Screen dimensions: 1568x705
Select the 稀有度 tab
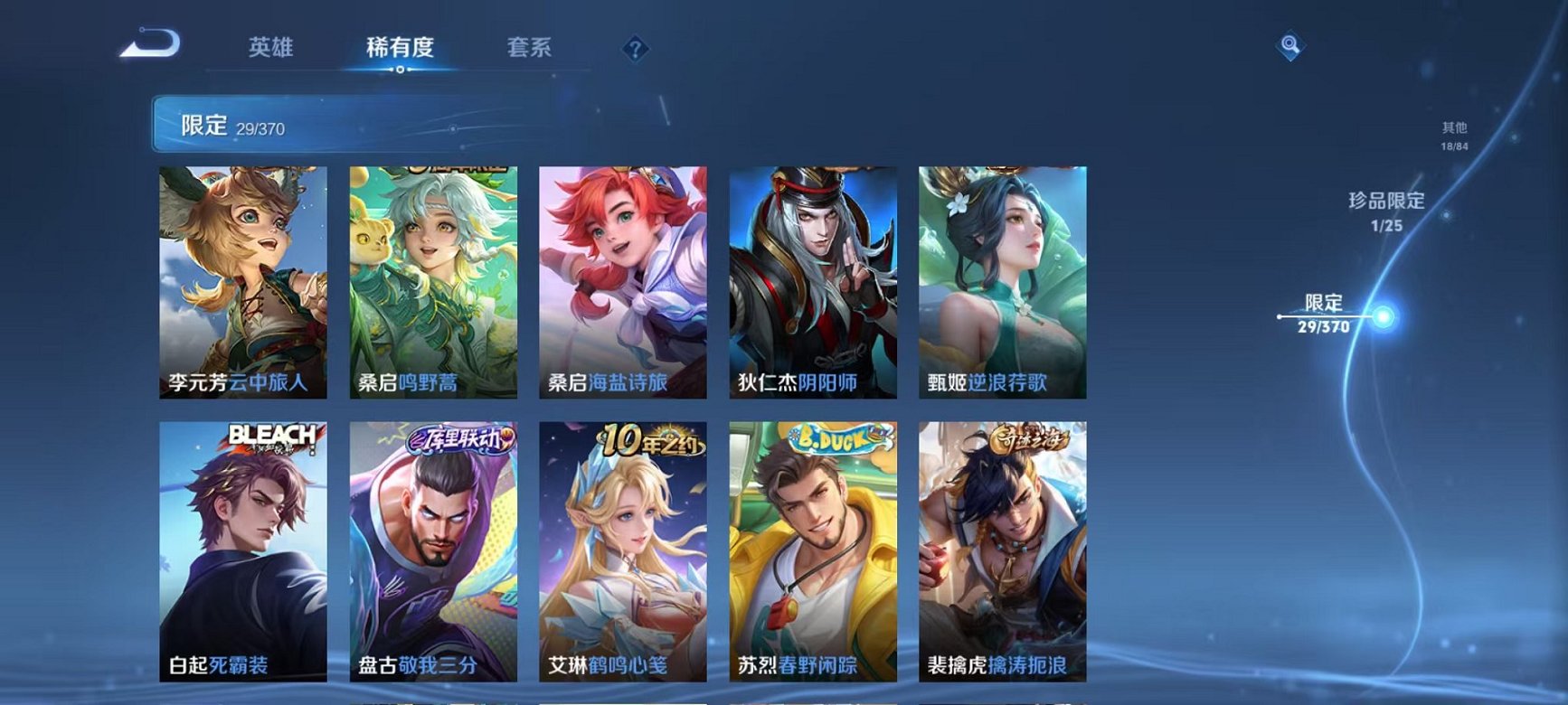click(x=401, y=50)
